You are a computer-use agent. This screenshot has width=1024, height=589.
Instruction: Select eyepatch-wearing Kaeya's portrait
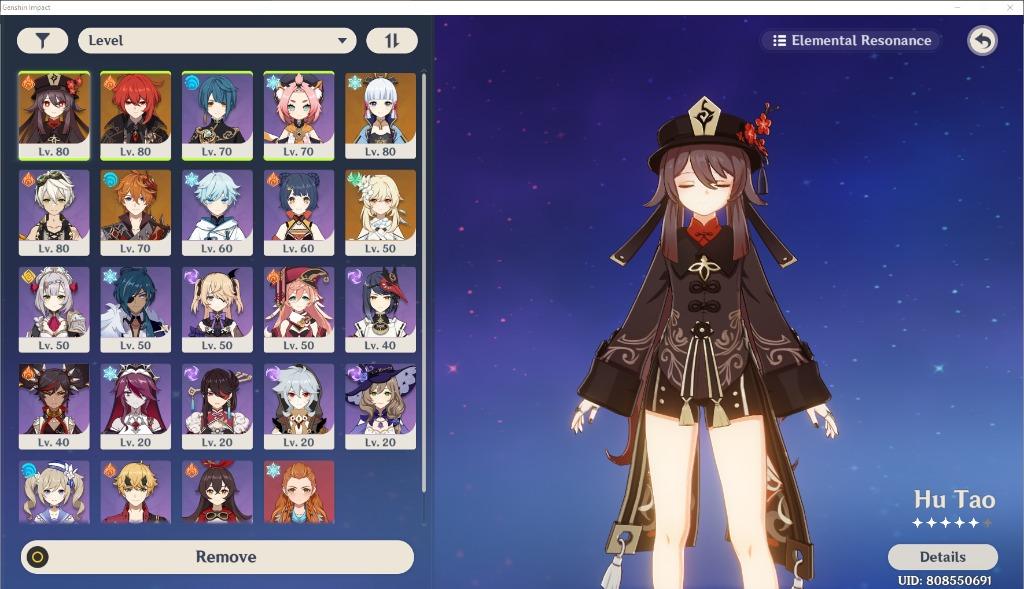pyautogui.click(x=135, y=309)
